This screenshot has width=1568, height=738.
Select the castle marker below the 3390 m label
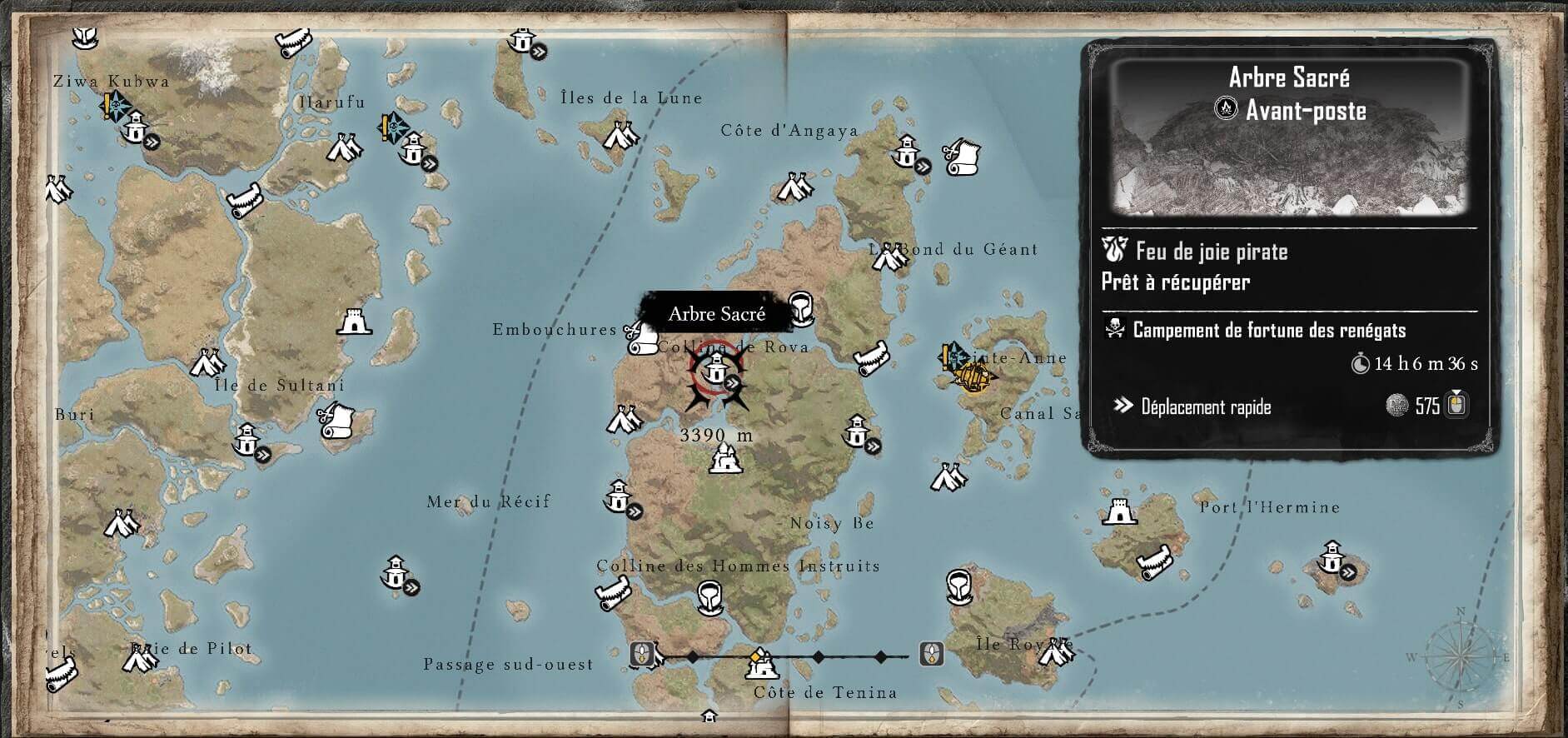coord(722,459)
